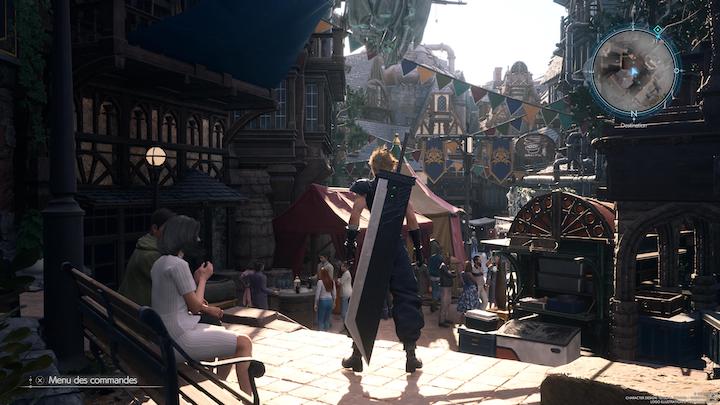Open the circular compass minimap

coord(633,71)
